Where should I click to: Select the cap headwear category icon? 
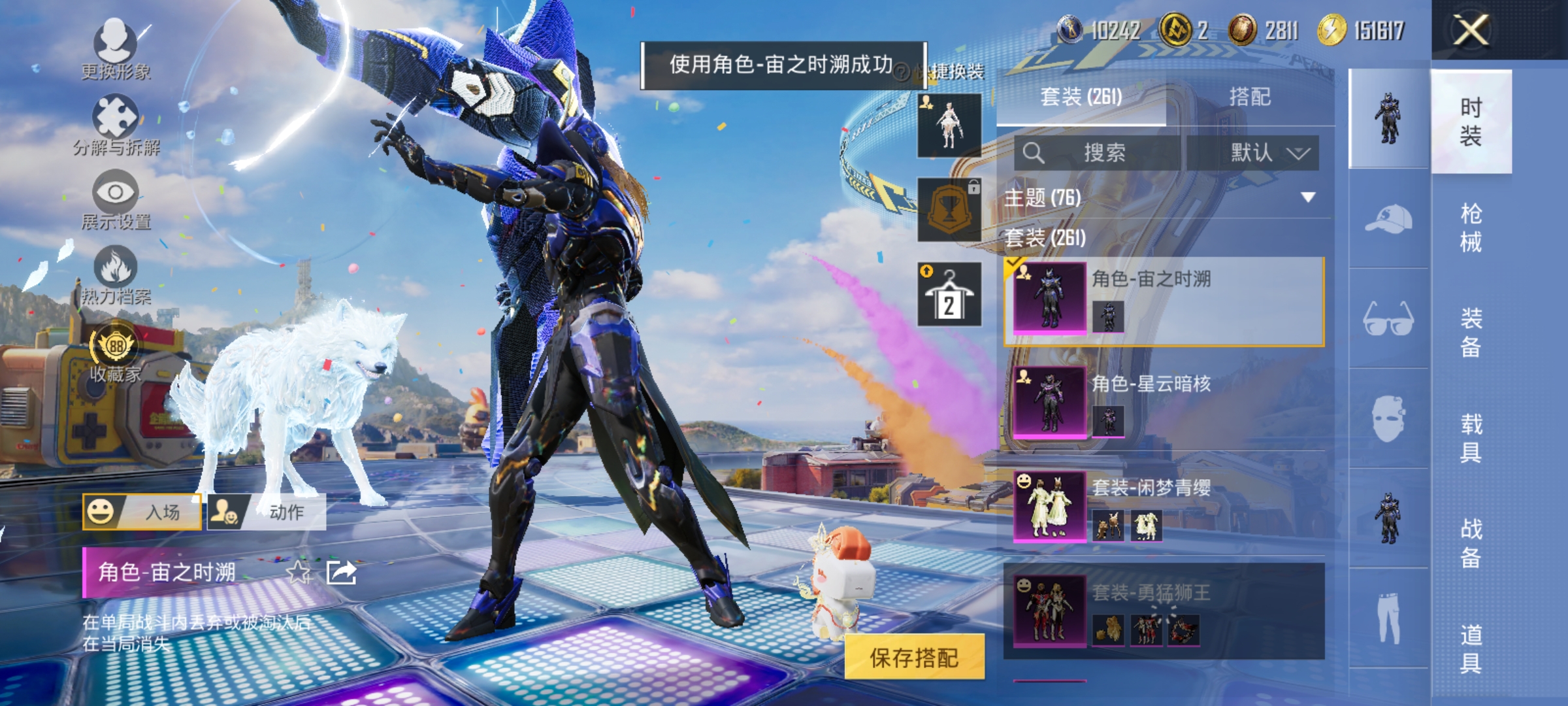pyautogui.click(x=1387, y=220)
